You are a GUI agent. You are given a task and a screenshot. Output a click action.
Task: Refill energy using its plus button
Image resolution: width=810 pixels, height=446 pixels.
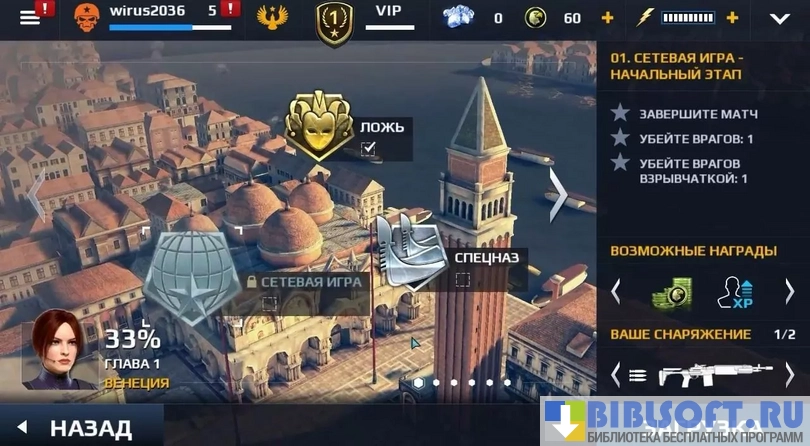tap(732, 18)
